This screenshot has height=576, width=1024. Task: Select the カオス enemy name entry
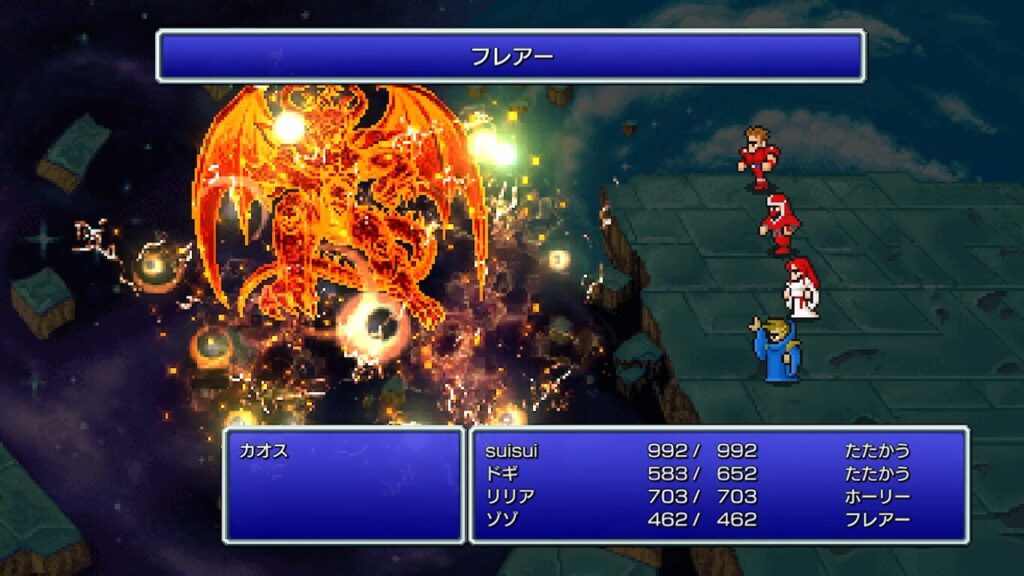(x=264, y=451)
